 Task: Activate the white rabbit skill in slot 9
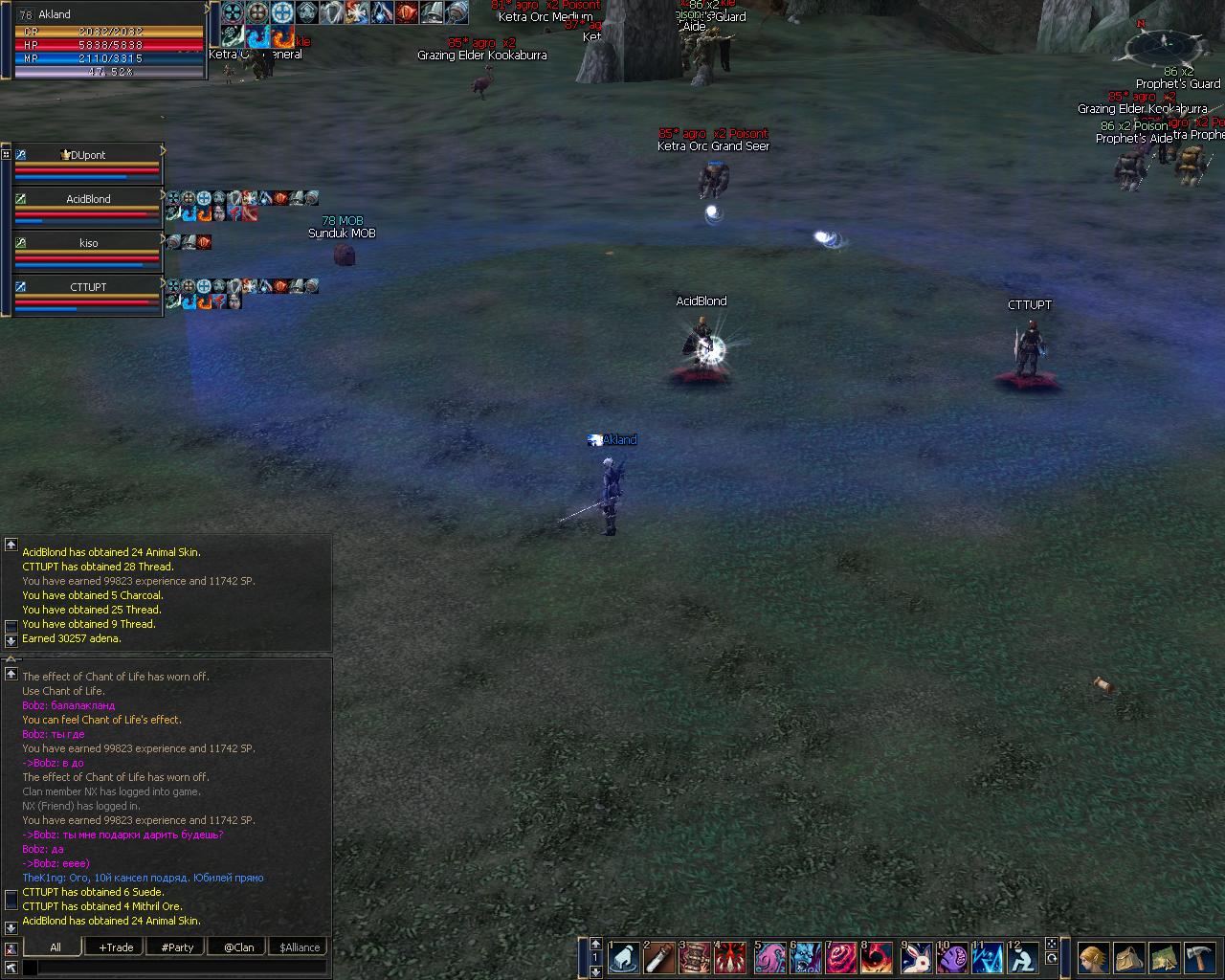pos(917,957)
